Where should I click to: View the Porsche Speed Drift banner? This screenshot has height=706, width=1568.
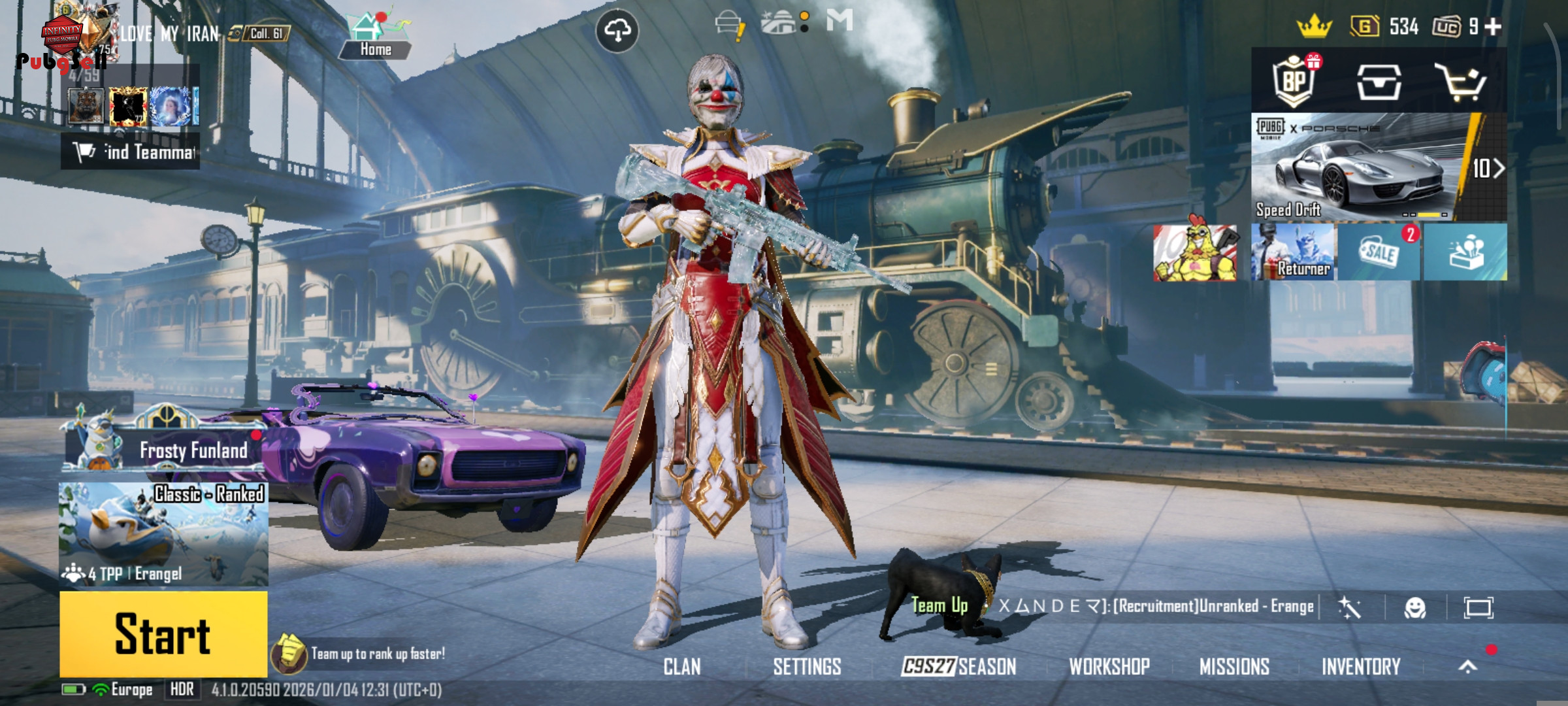(1379, 167)
